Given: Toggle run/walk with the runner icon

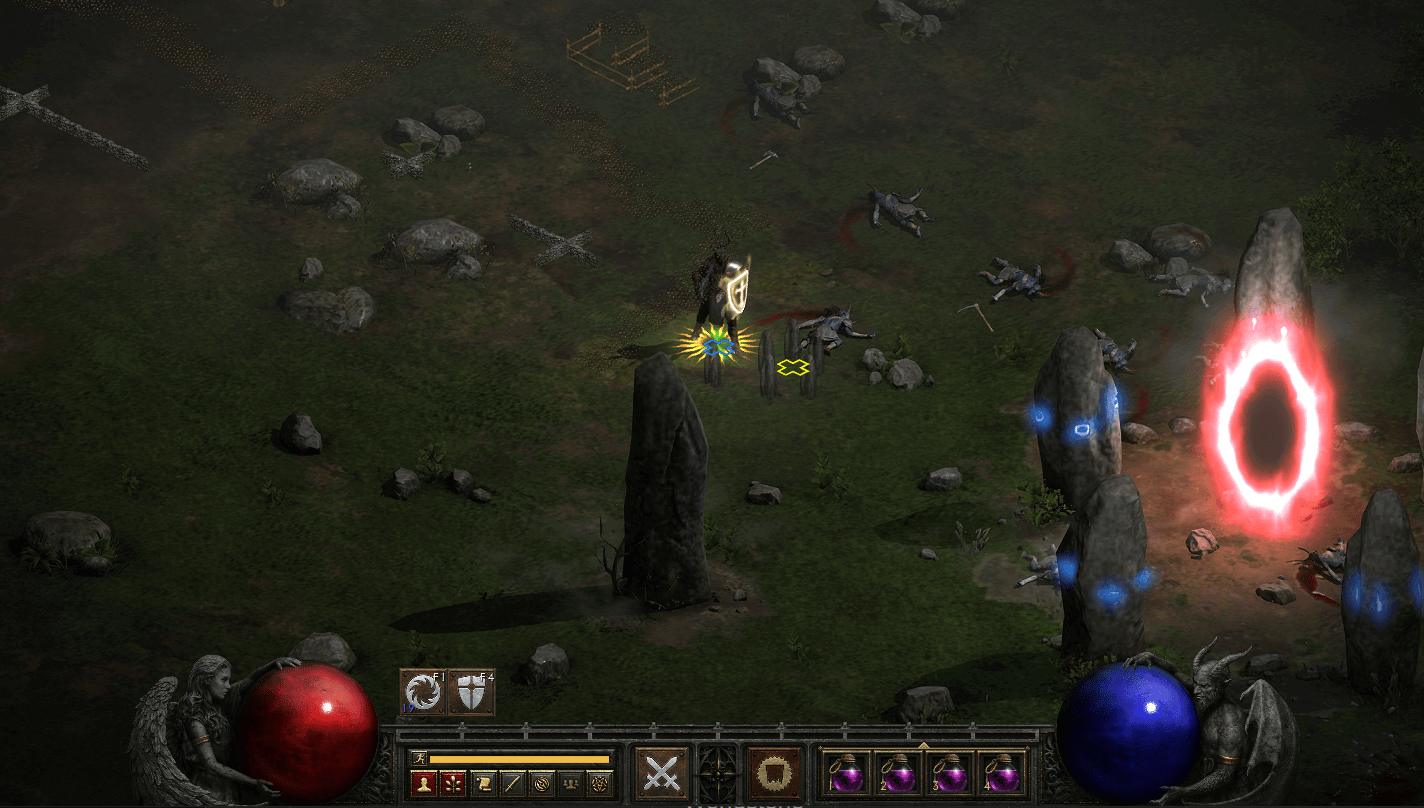Looking at the screenshot, I should click(418, 758).
